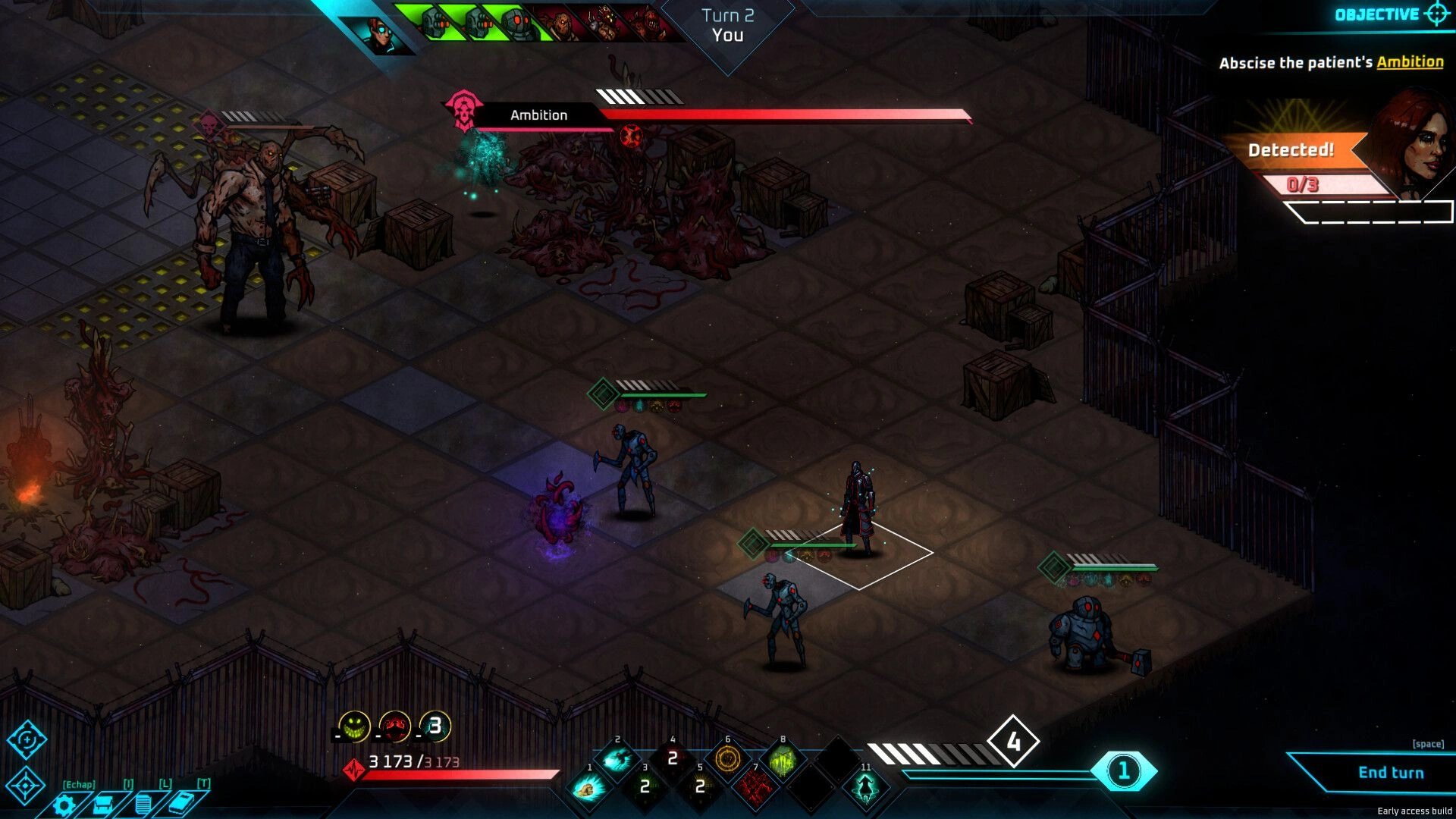Choose the green slime ability in slot 8
Image resolution: width=1456 pixels, height=819 pixels.
pos(783,759)
